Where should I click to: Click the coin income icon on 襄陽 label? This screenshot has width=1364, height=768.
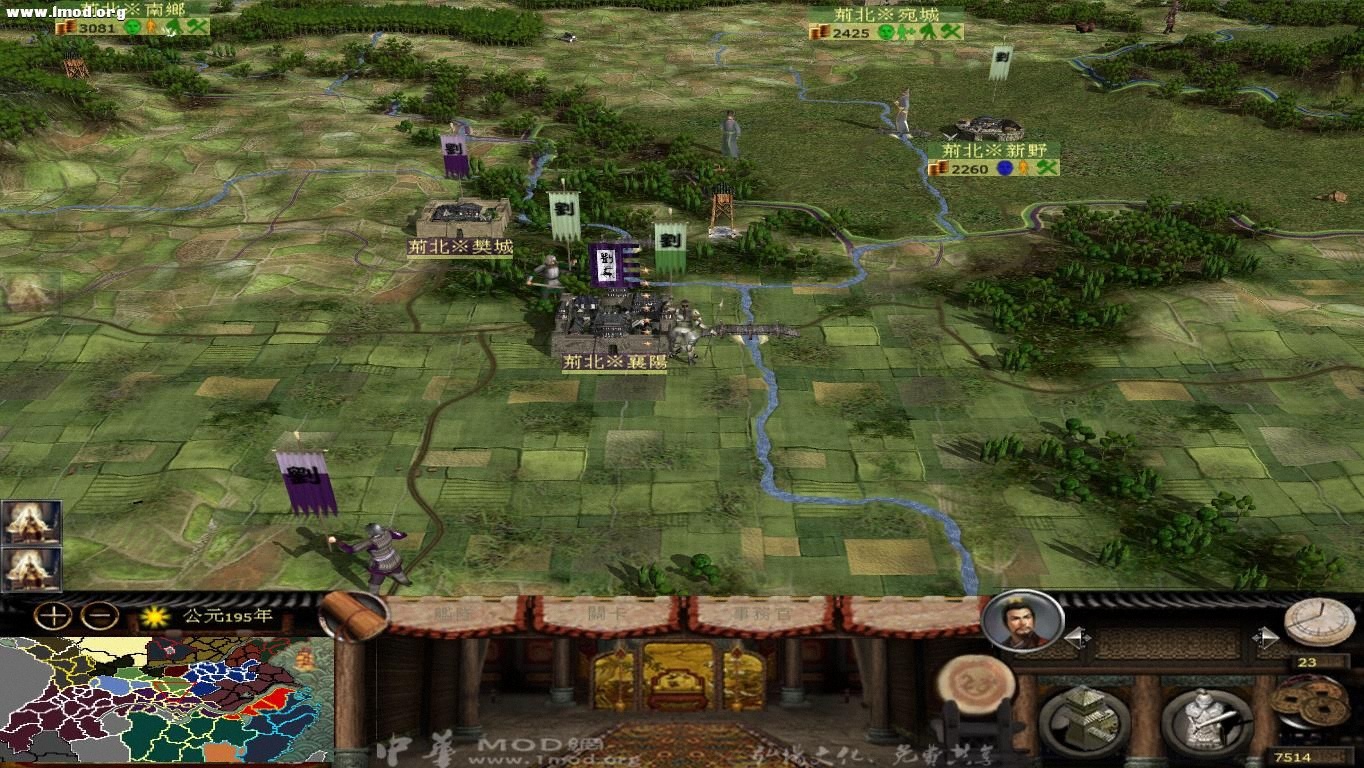click(x=570, y=374)
